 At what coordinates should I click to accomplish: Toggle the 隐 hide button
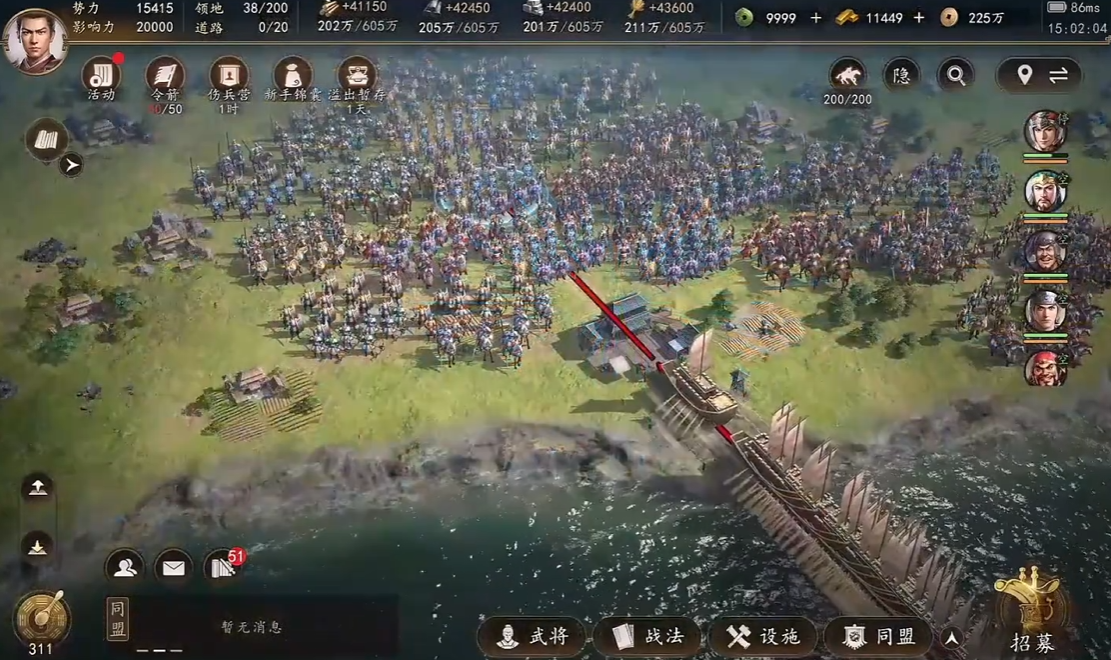coord(901,75)
